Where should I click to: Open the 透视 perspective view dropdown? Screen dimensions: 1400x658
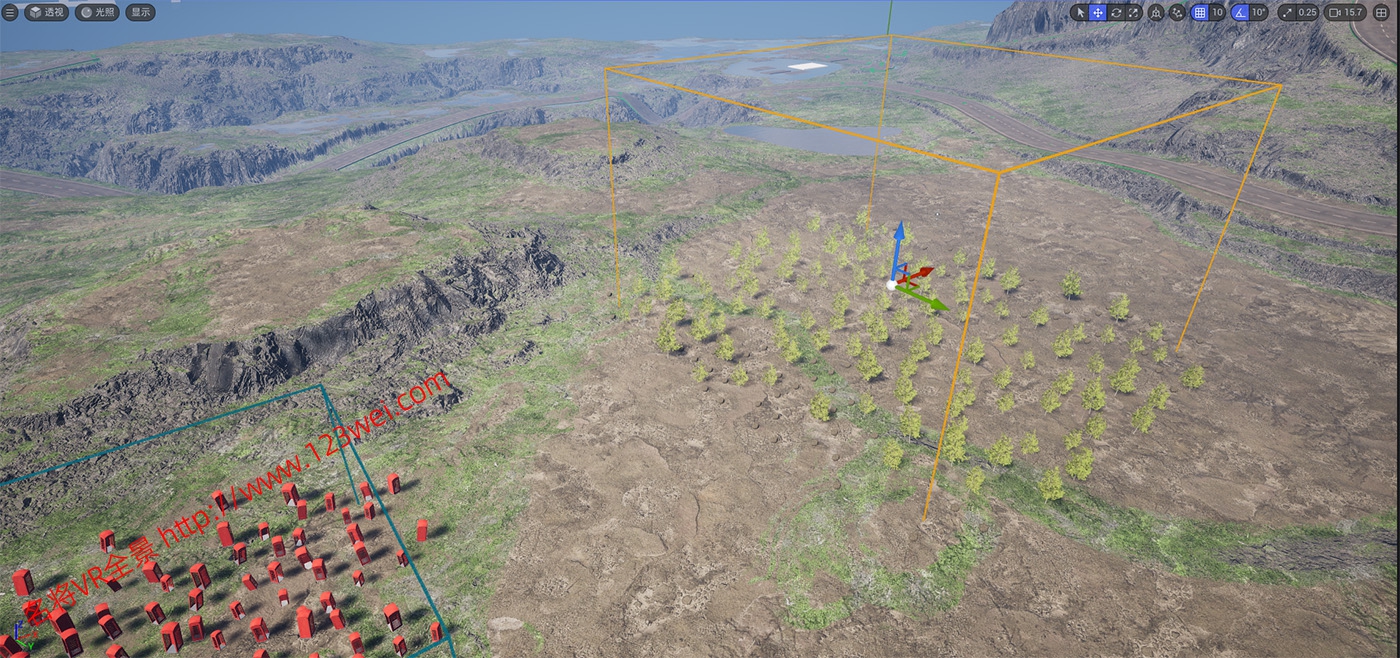coord(46,12)
